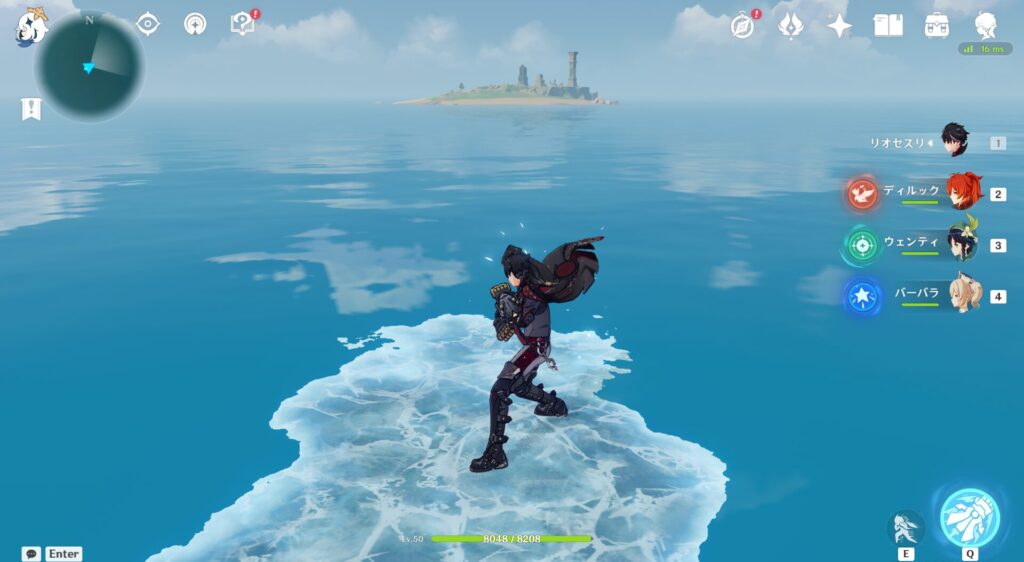Open the character screen head icon
The width and height of the screenshot is (1024, 562).
tap(986, 25)
